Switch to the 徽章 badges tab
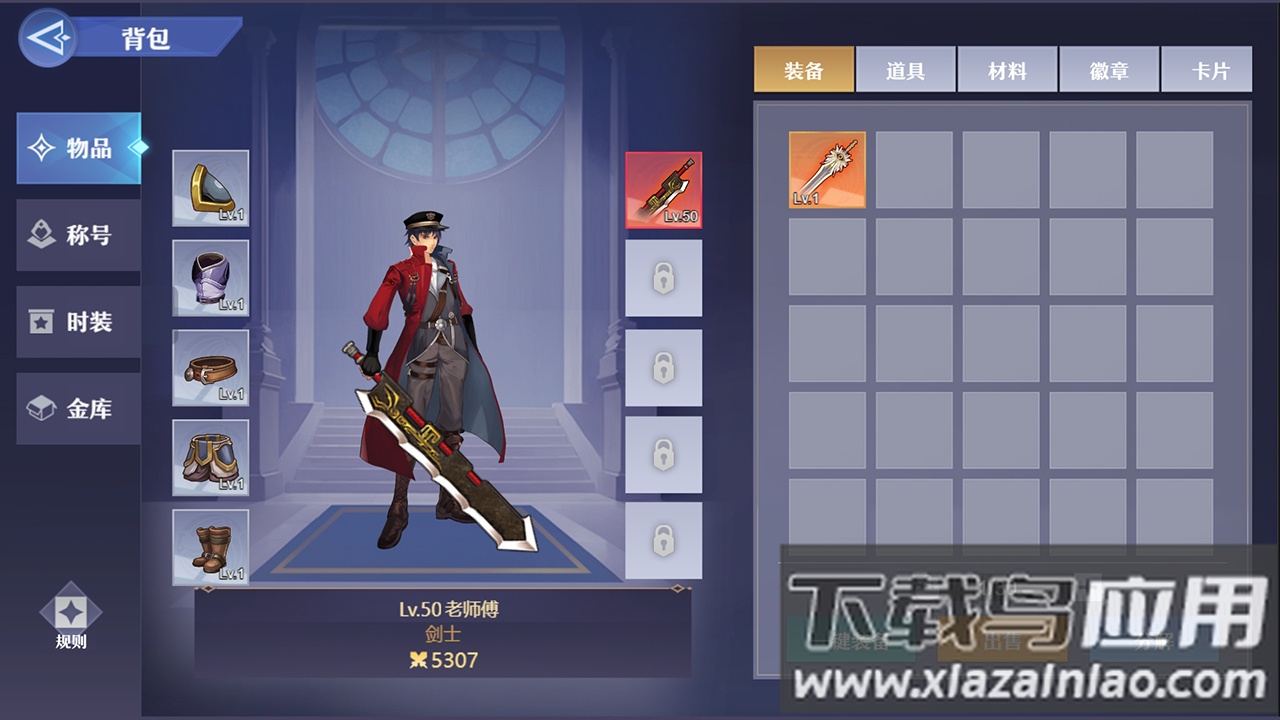The height and width of the screenshot is (720, 1280). coord(1109,68)
